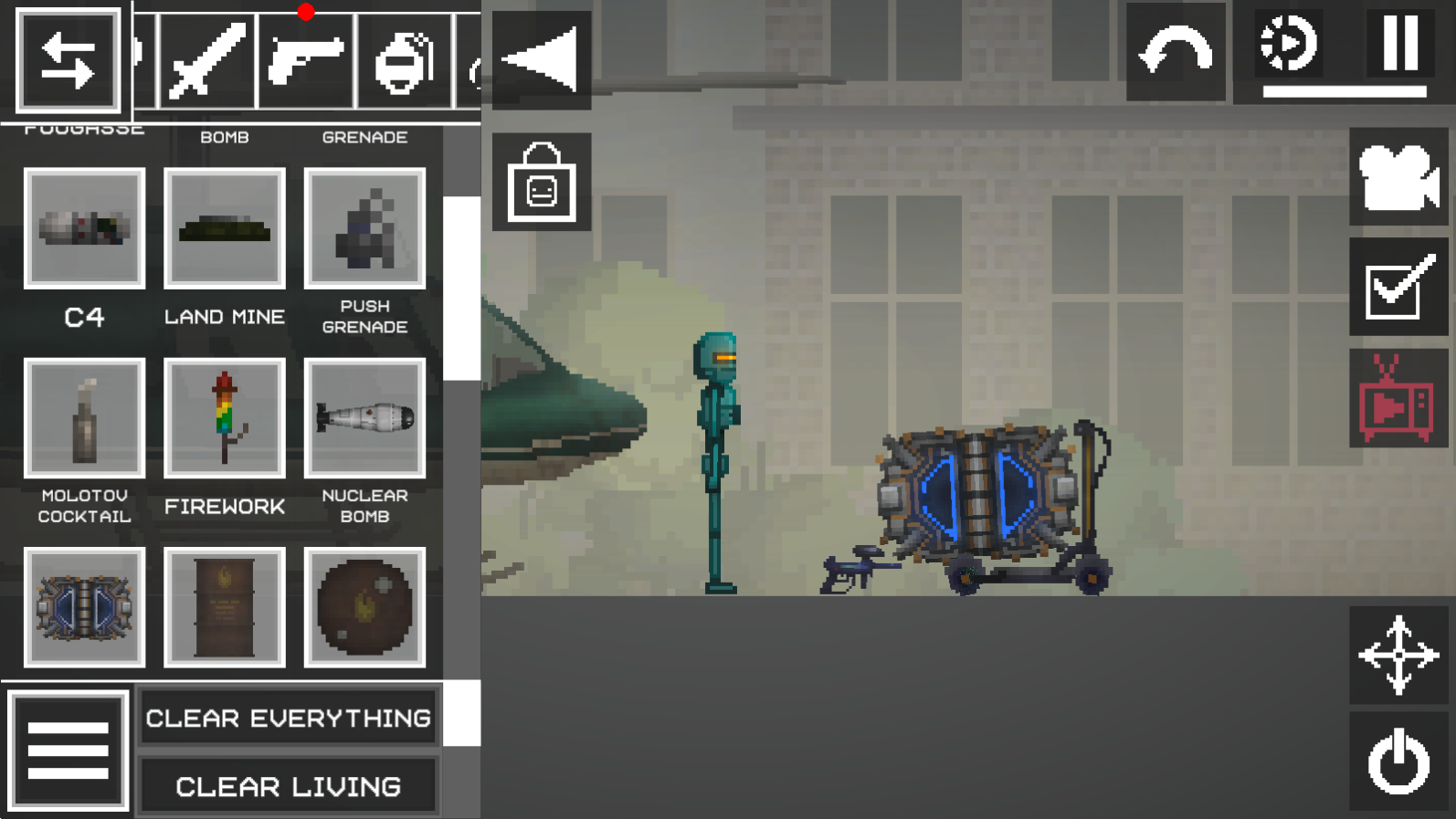
Task: Activate the power button
Action: pyautogui.click(x=1398, y=761)
